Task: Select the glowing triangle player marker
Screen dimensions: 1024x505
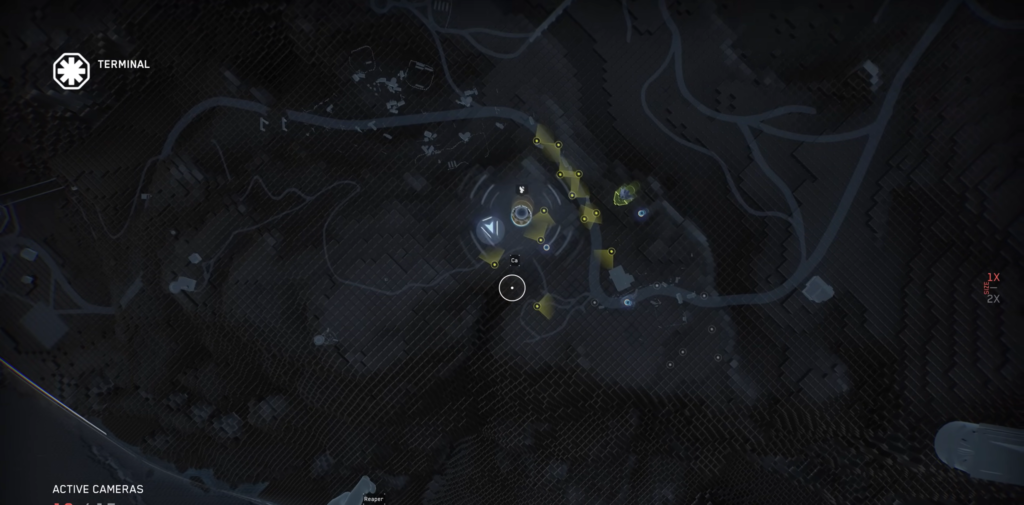Action: tap(490, 230)
